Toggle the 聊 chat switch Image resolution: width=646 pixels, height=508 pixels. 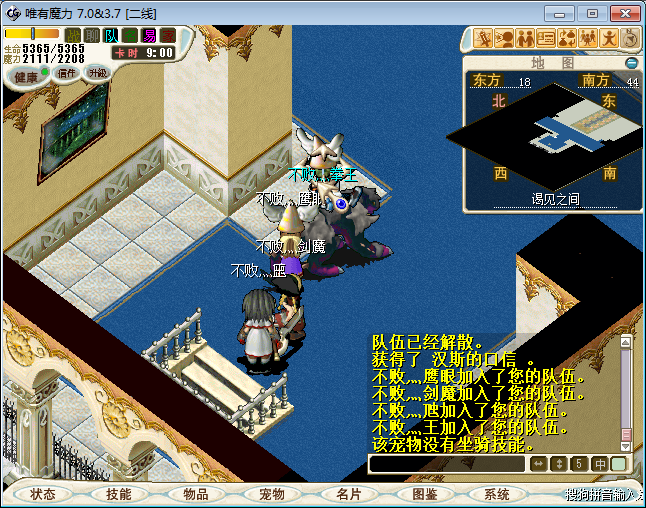click(x=92, y=36)
